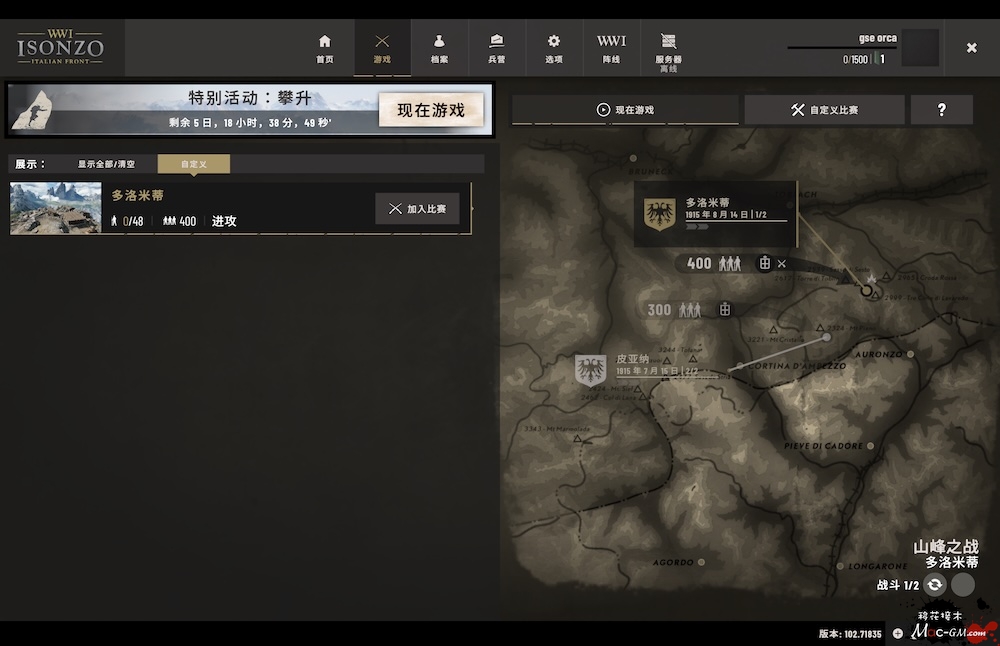Screen dimensions: 1000x646
Task: Close the menu with the top-right X
Action: click(971, 48)
